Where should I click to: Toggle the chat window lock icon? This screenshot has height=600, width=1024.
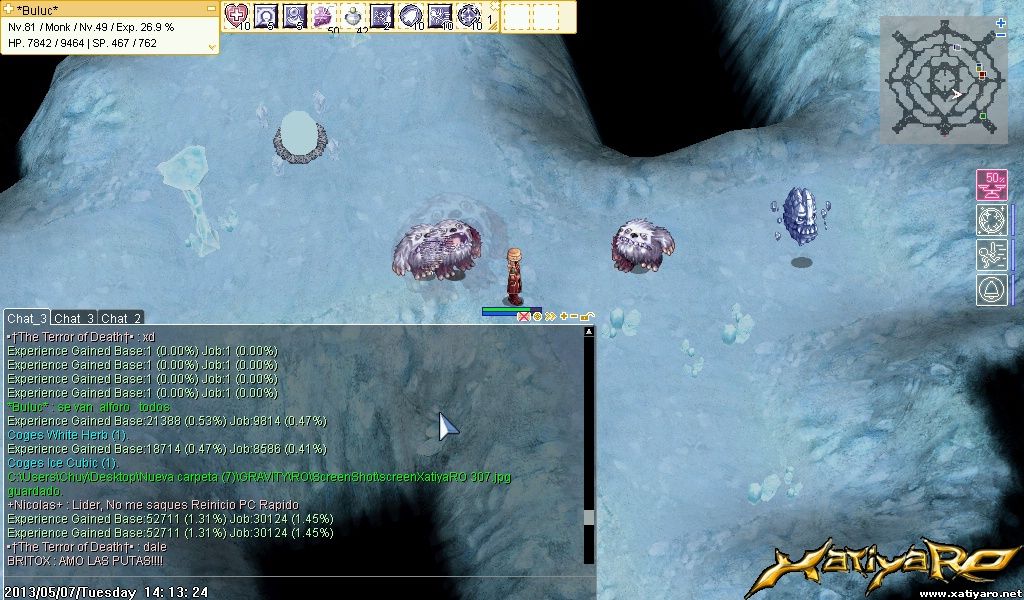click(x=586, y=316)
